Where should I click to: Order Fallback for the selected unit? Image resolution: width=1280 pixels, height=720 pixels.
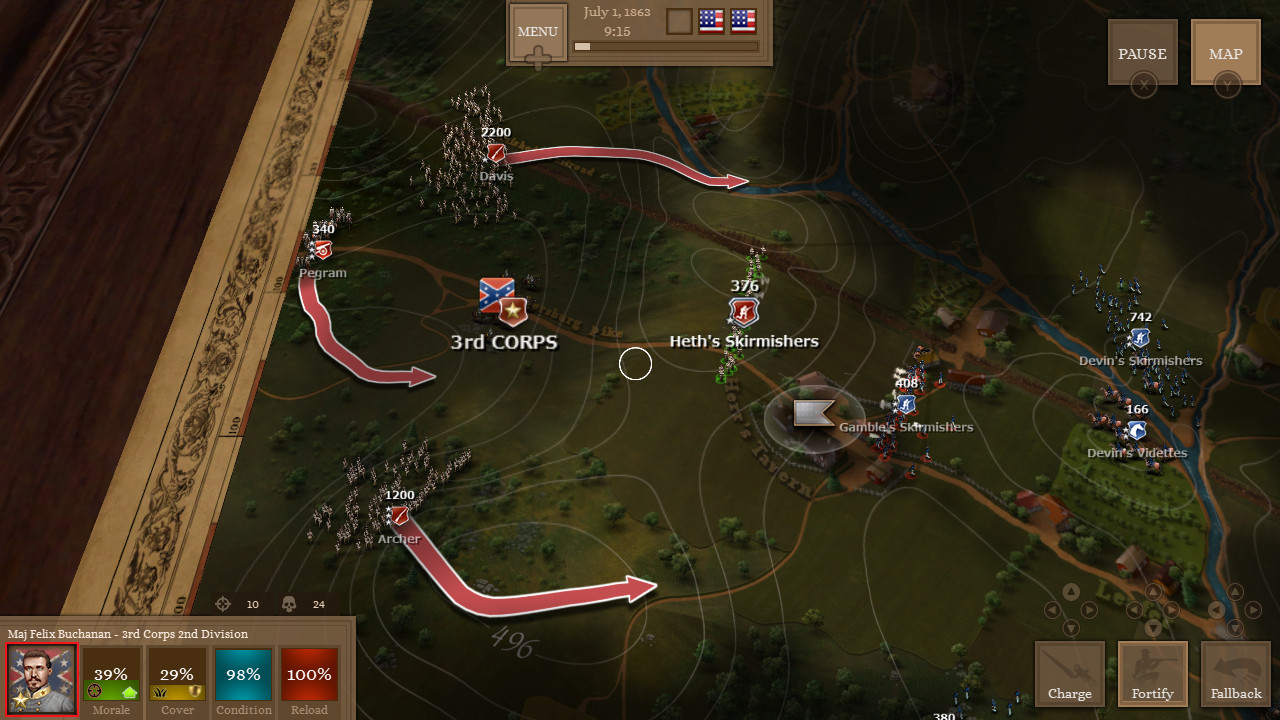click(1235, 672)
